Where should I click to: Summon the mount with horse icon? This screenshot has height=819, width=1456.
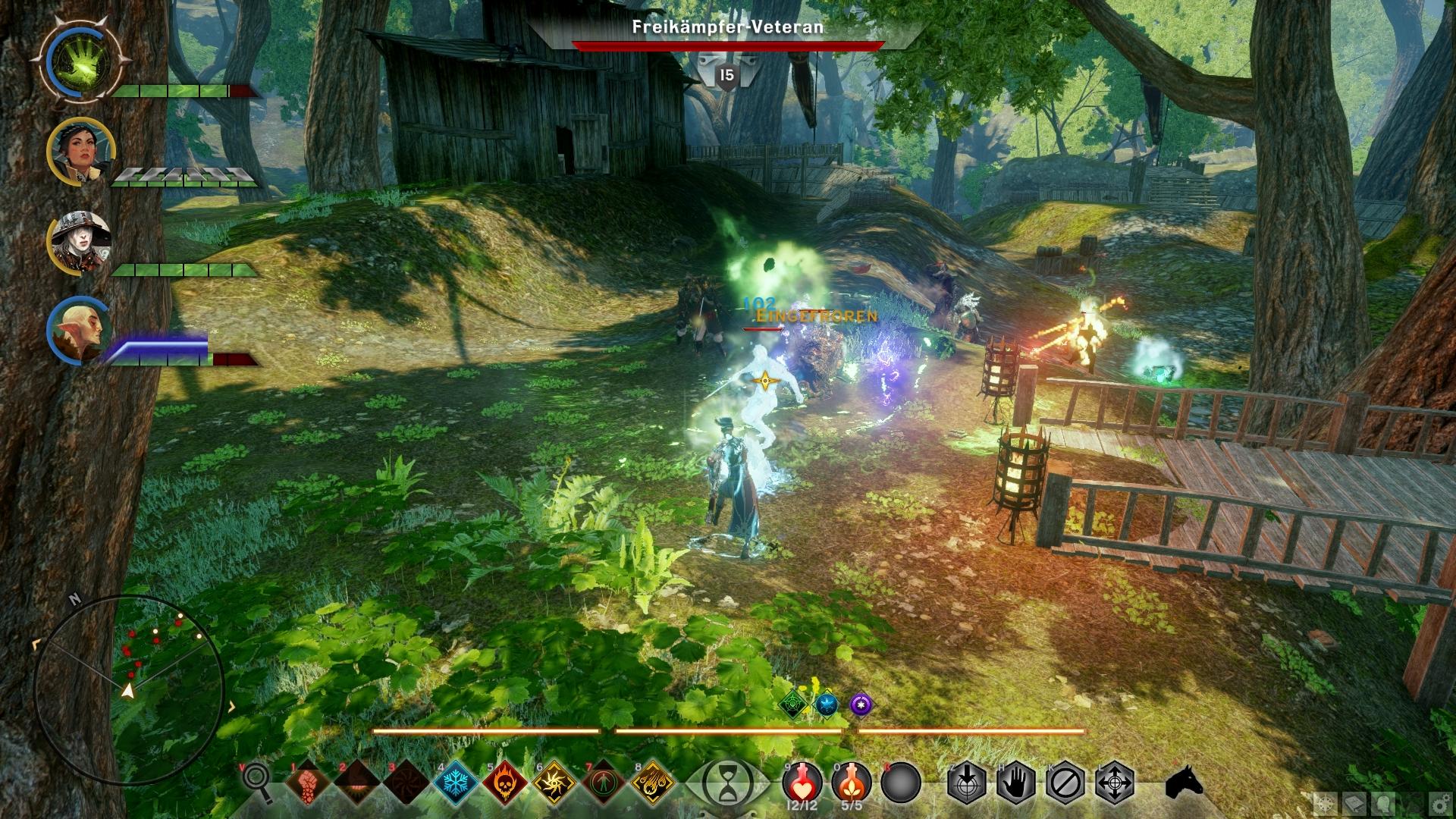point(1184,781)
